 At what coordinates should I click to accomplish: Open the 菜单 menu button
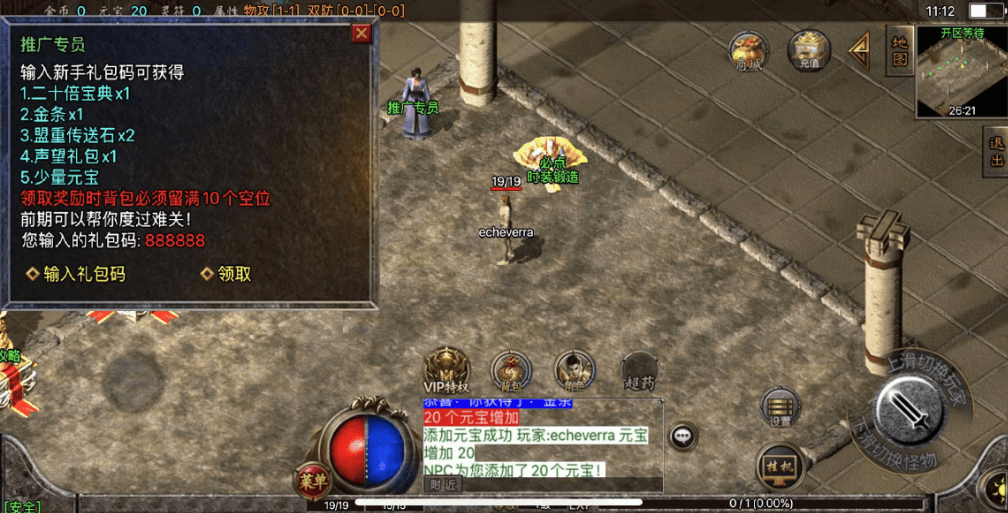(x=312, y=481)
